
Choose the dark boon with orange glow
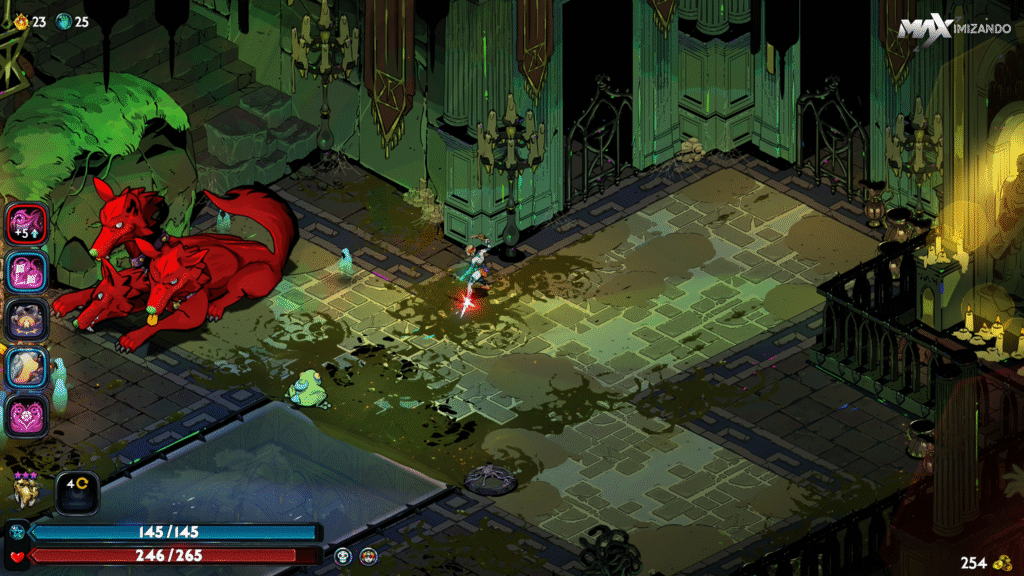(25, 319)
